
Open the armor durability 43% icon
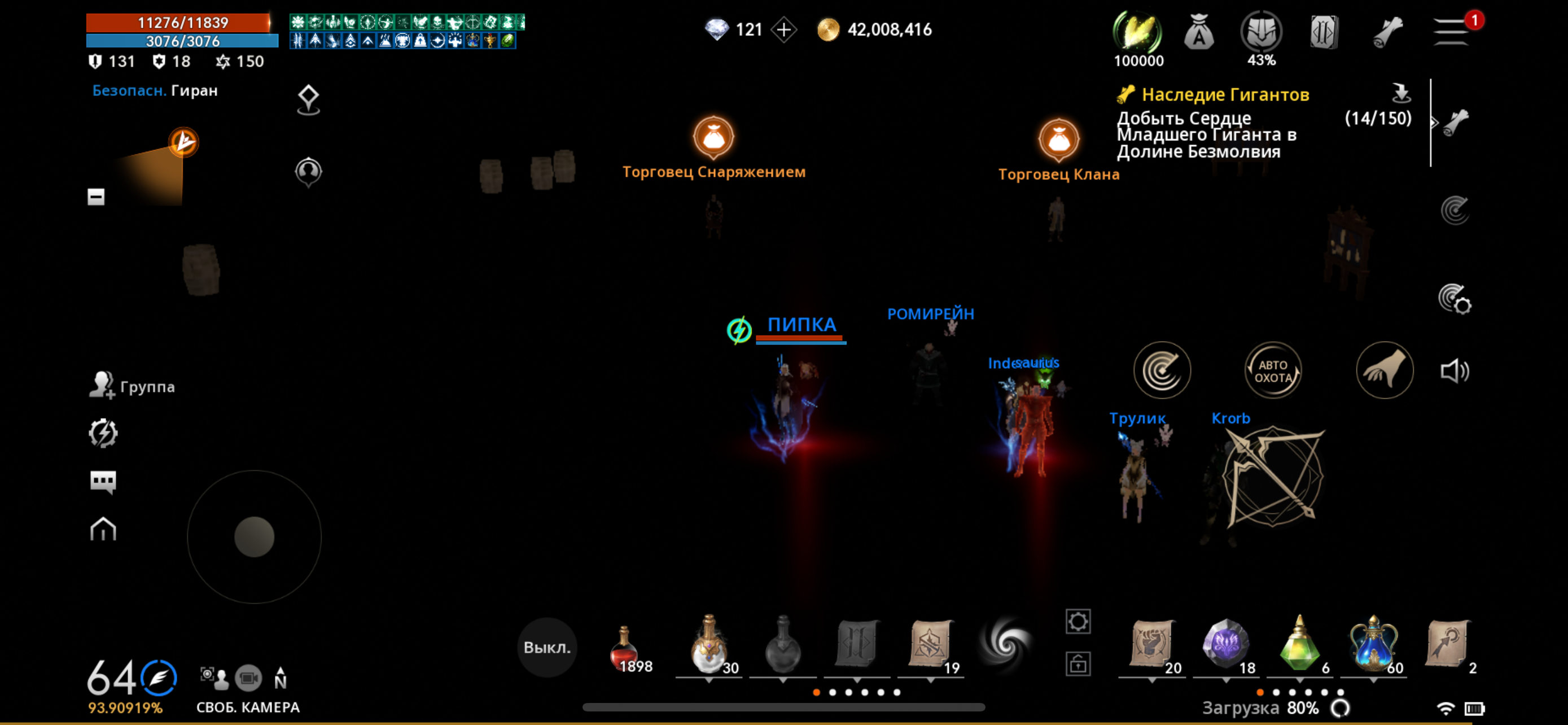tap(1260, 32)
